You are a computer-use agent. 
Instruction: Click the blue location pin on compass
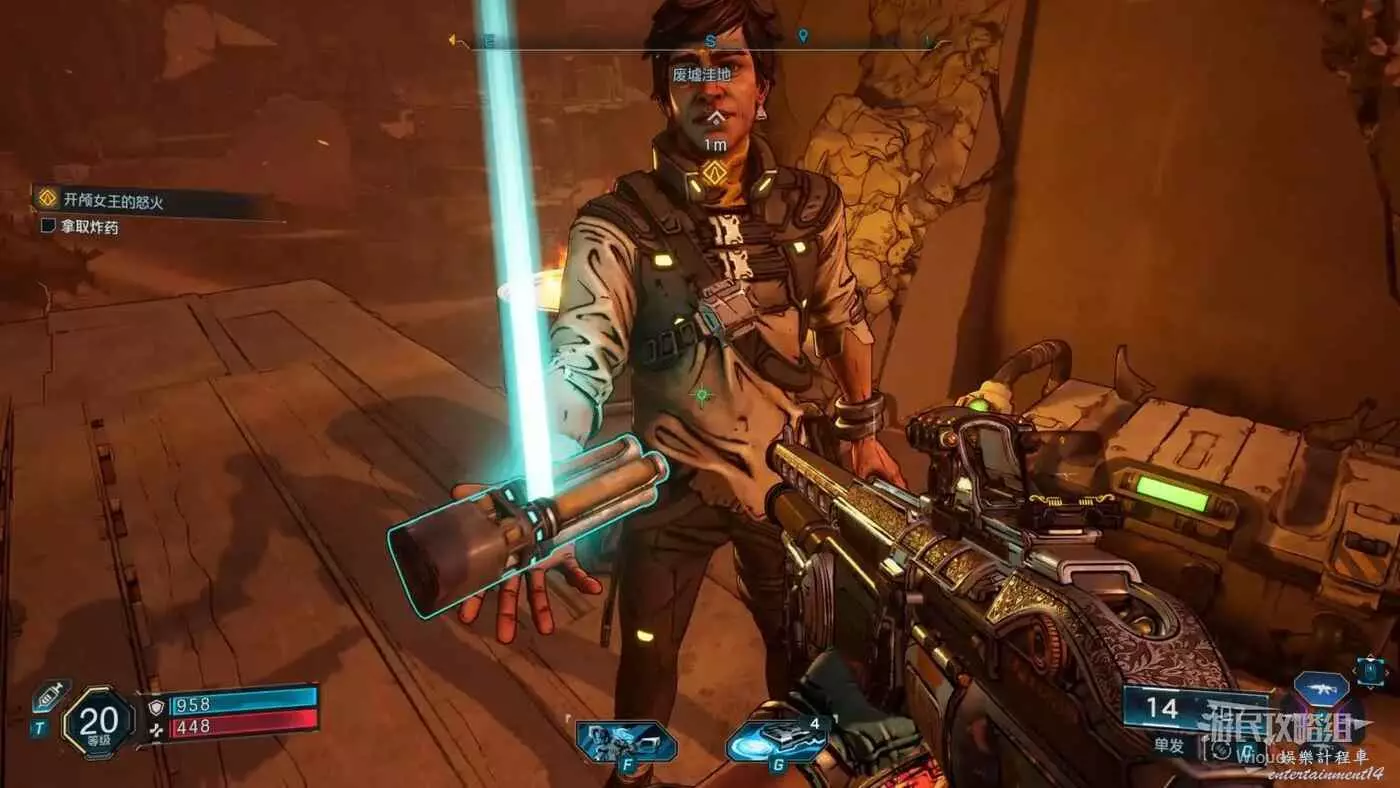tap(802, 36)
